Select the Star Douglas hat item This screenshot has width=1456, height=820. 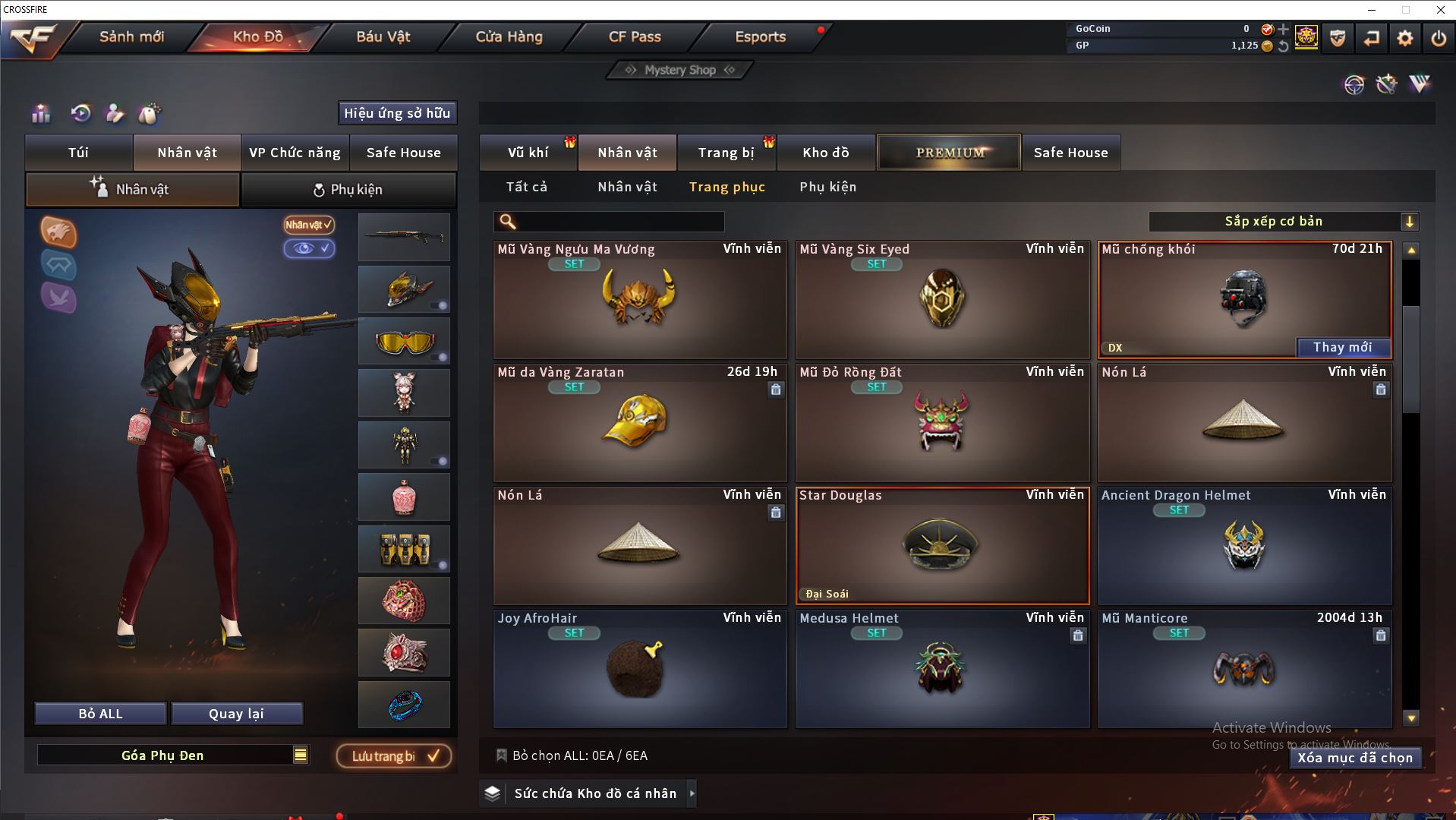click(941, 545)
